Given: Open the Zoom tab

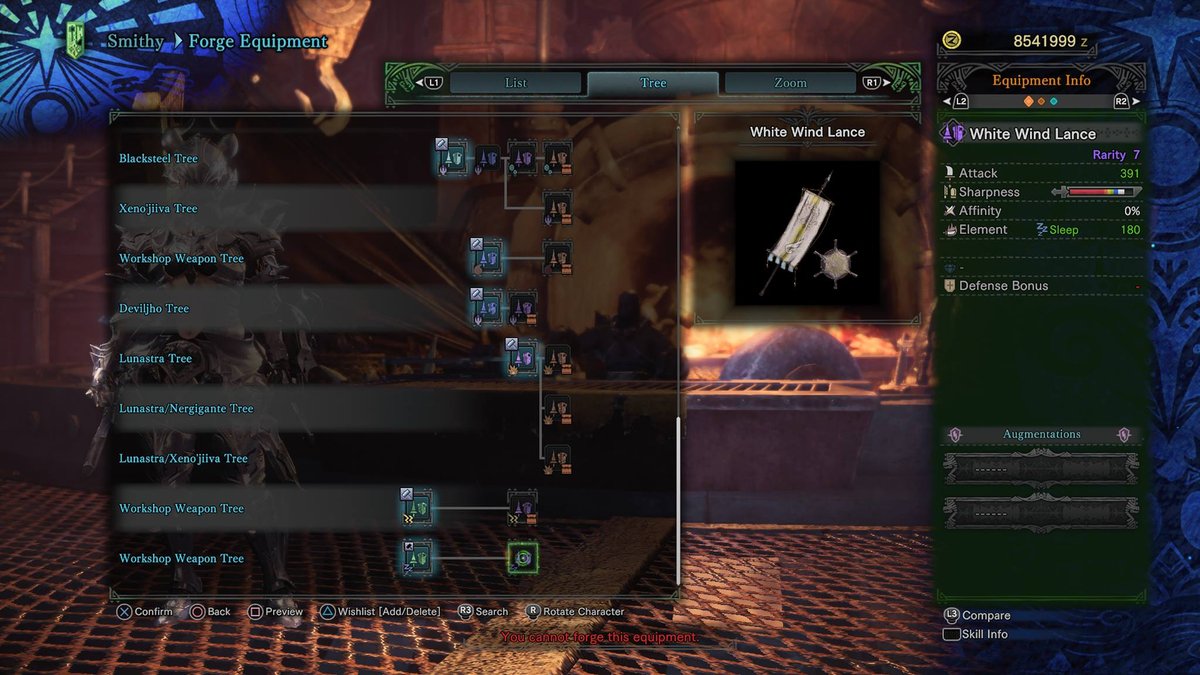Looking at the screenshot, I should tap(789, 83).
